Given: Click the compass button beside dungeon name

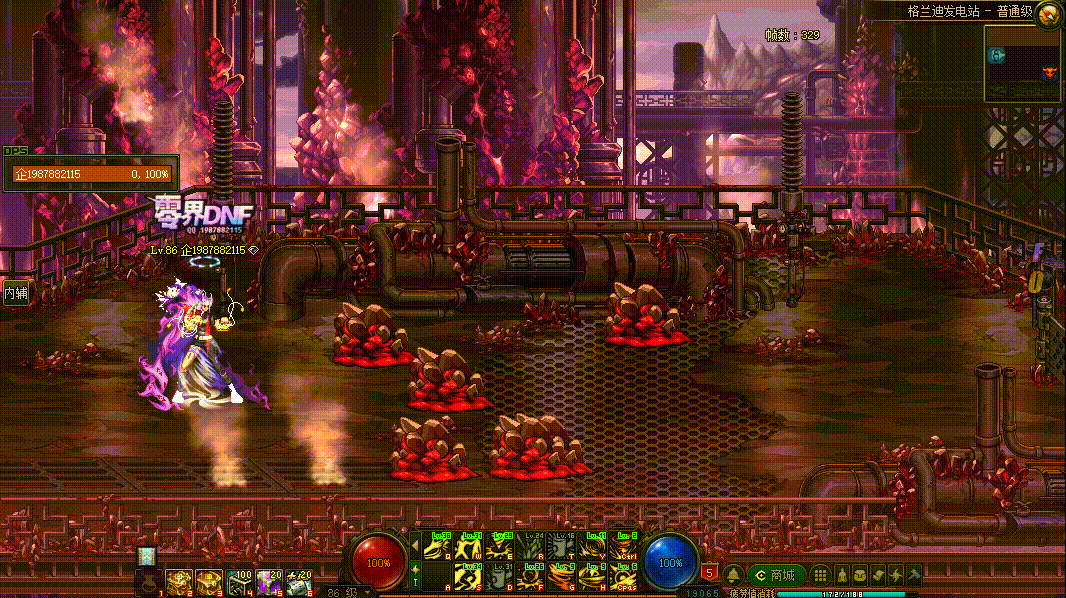Looking at the screenshot, I should click(1048, 13).
